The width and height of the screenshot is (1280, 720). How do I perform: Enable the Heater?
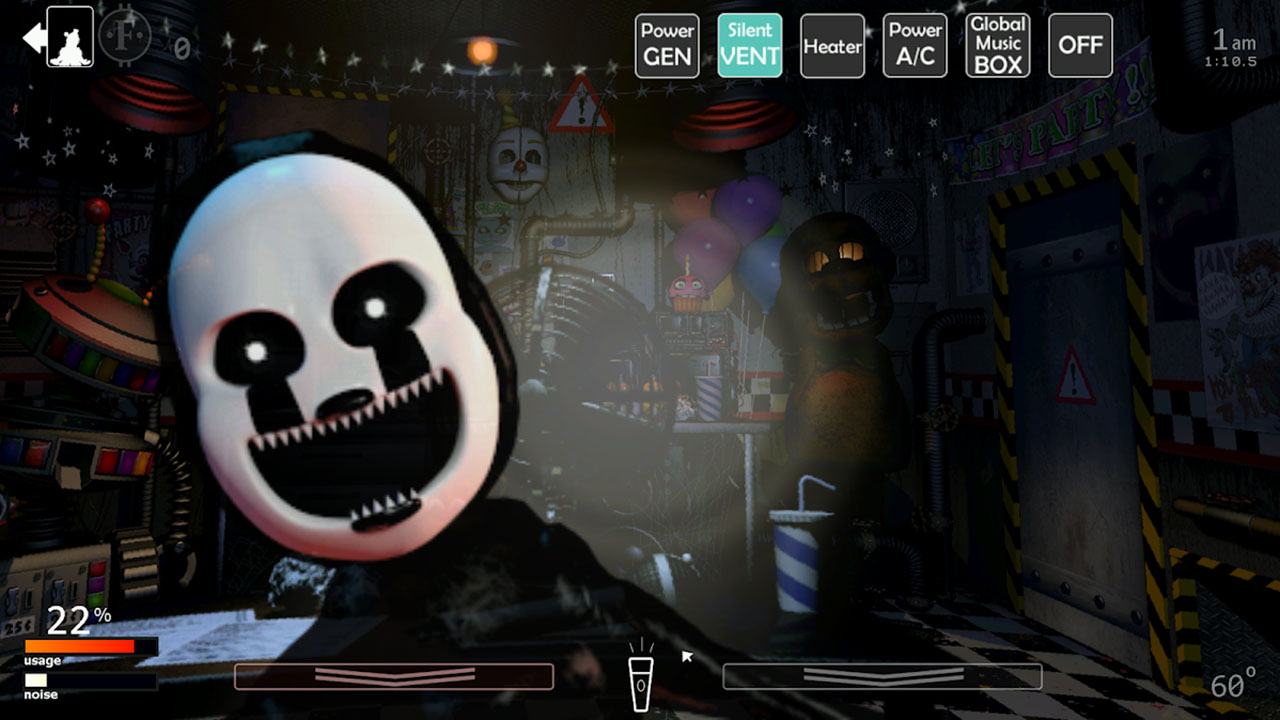[832, 45]
